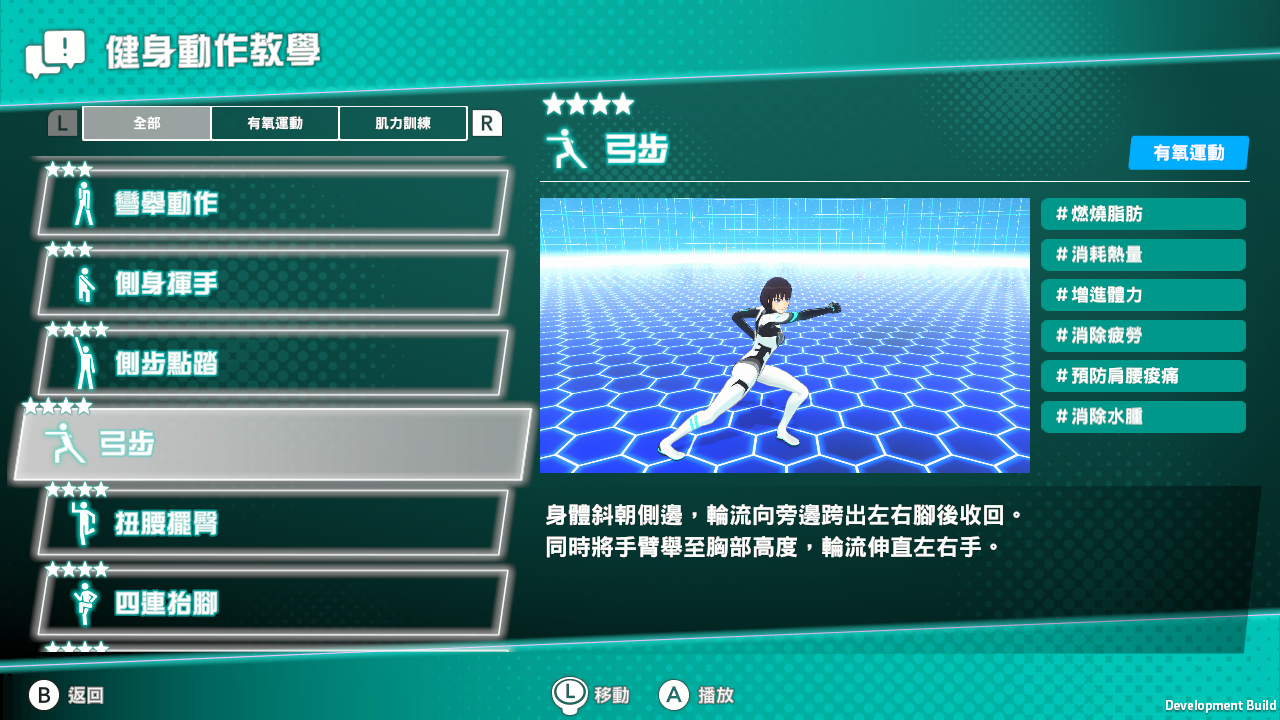
Task: Click the blue 有氧運動 category label
Action: tap(1188, 153)
